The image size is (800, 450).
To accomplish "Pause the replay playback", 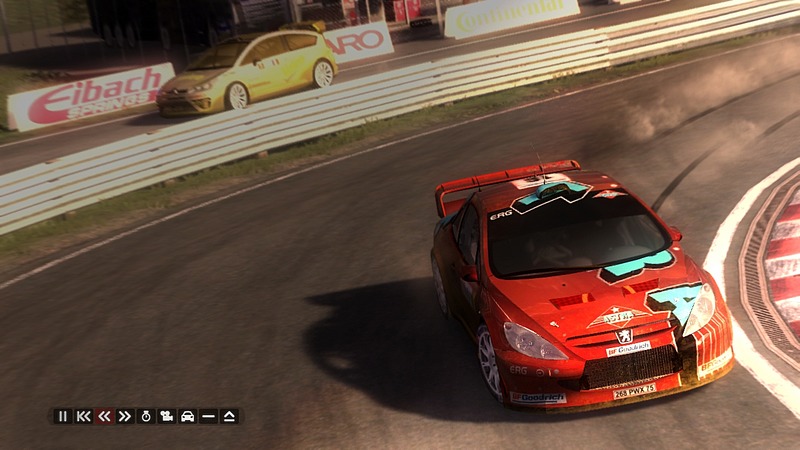I will pos(63,416).
